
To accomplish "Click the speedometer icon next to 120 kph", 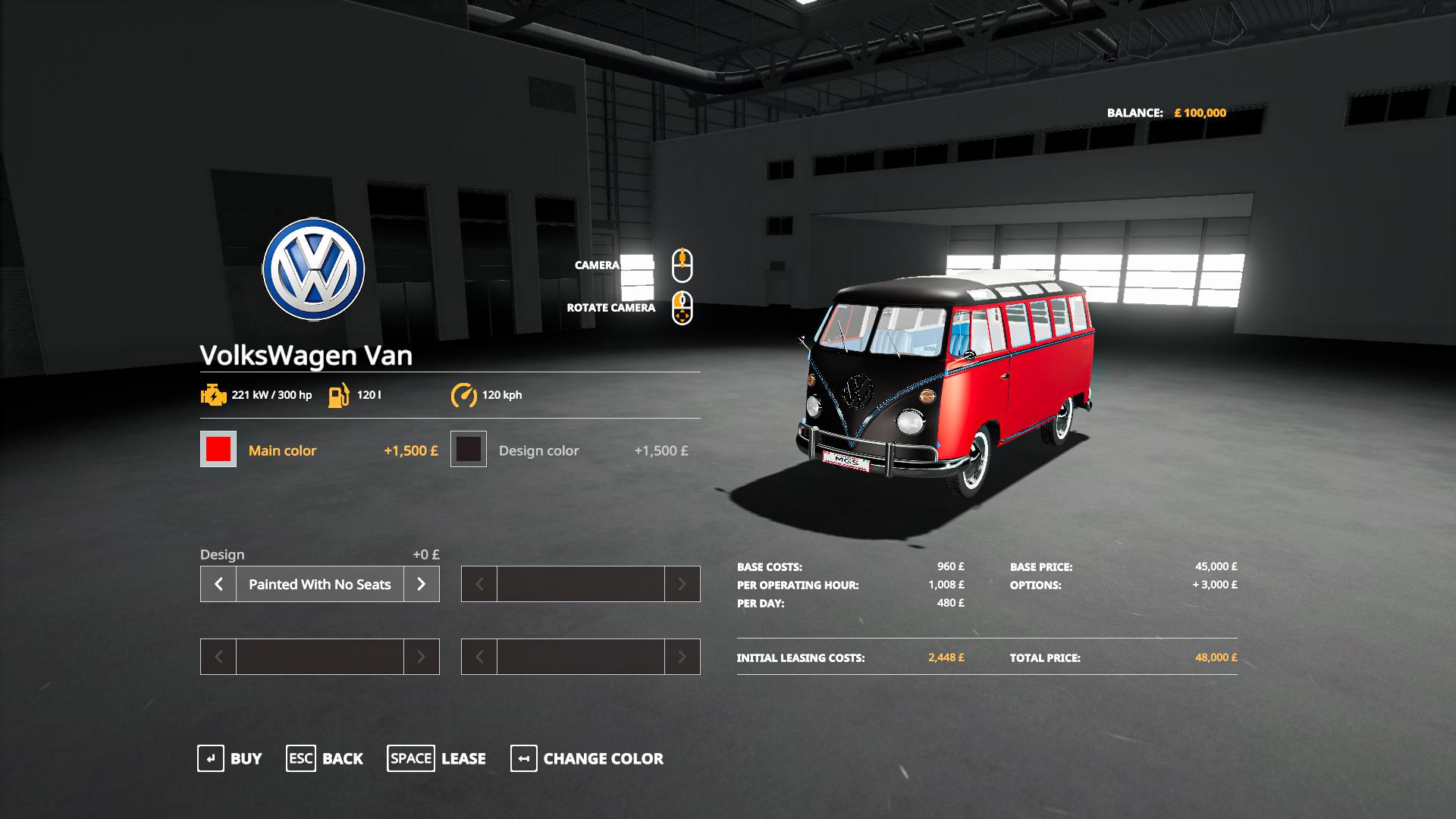I will 465,394.
